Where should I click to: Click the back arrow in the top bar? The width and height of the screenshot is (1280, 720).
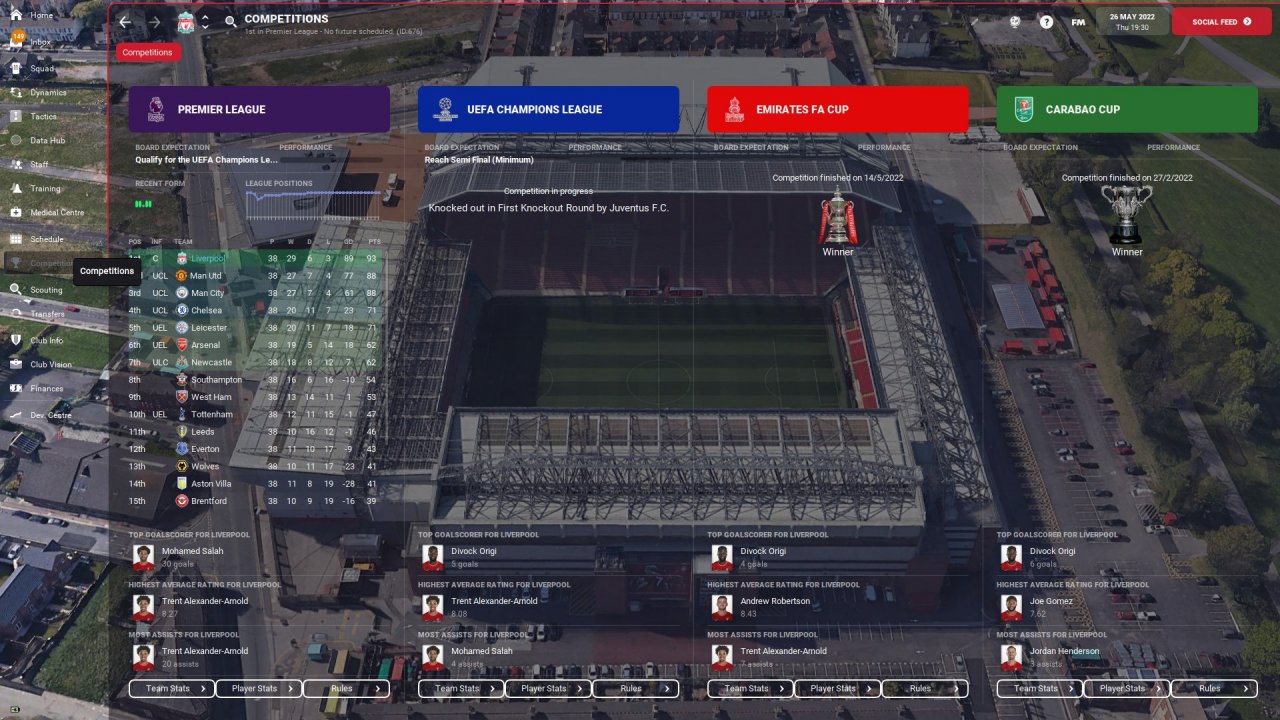click(125, 21)
